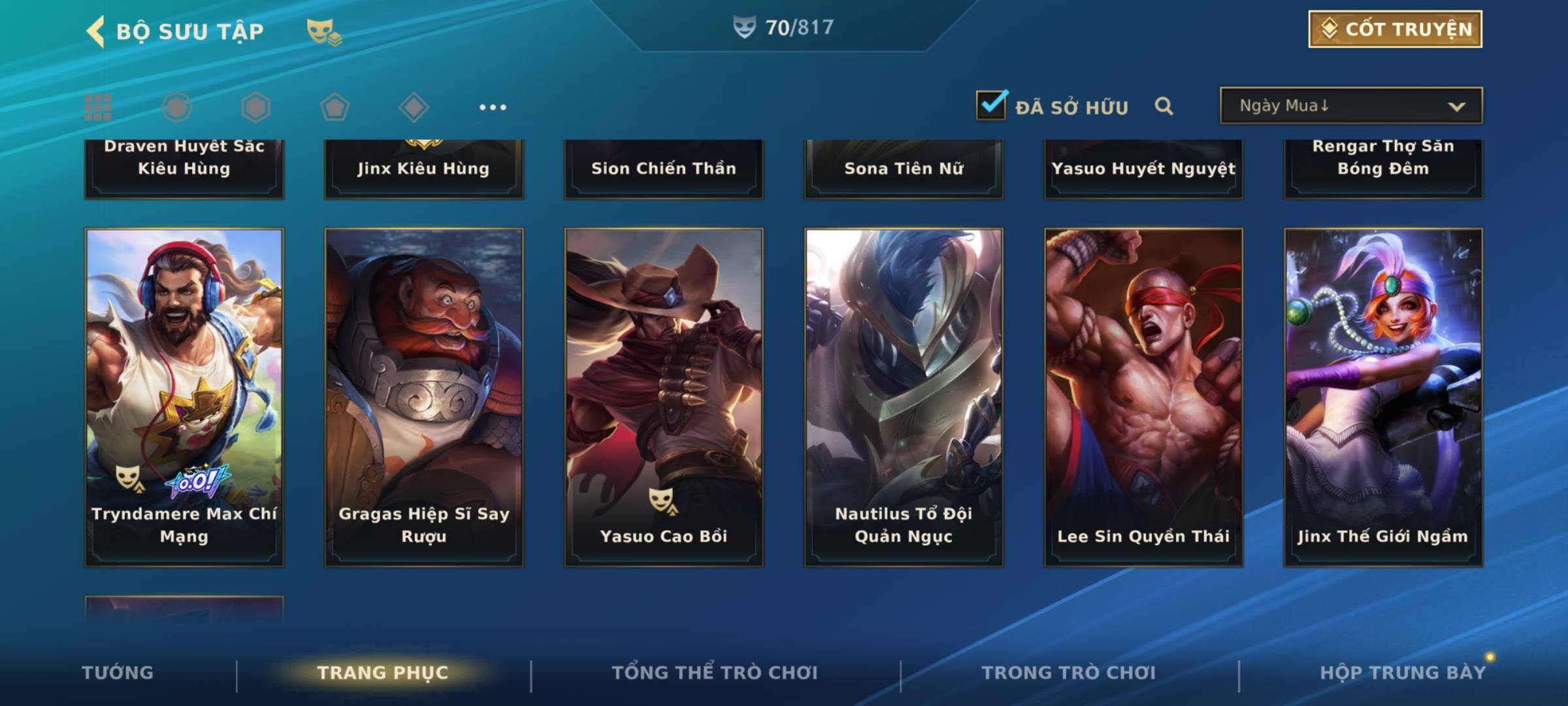Viewport: 1568px width, 706px height.
Task: Show more filters via three dots
Action: pos(493,107)
